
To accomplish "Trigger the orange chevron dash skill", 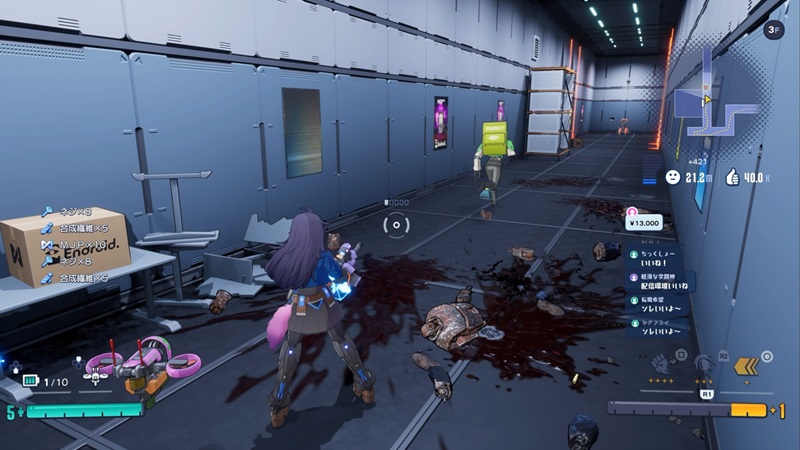I will tap(746, 366).
